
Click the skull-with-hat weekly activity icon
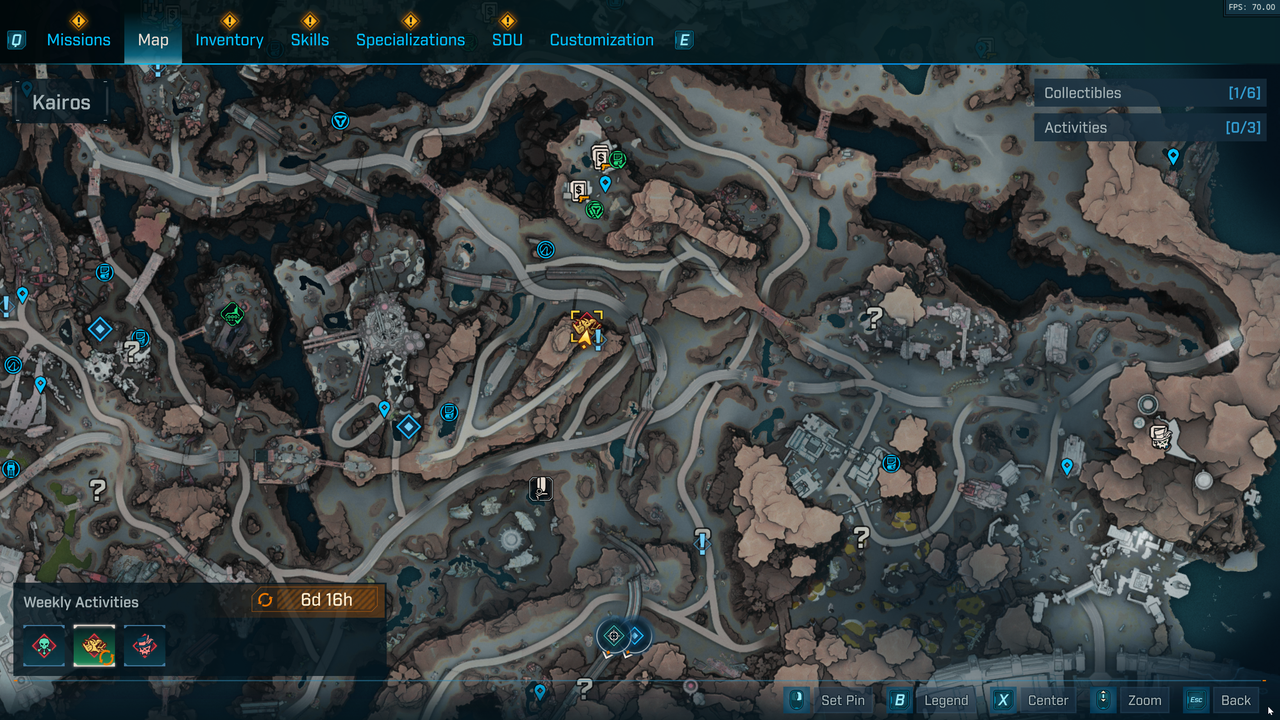point(144,645)
